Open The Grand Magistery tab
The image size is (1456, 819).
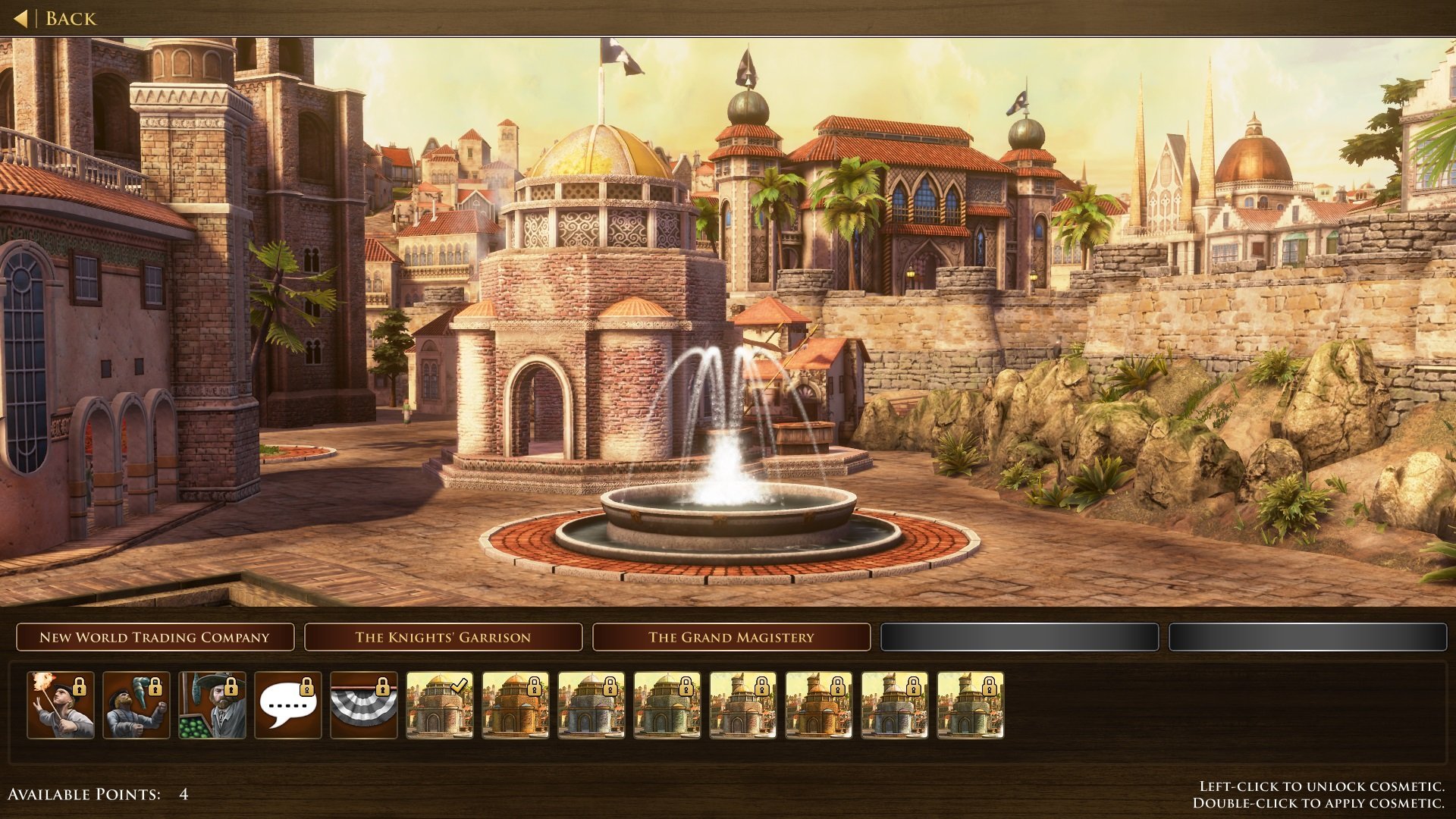(x=731, y=637)
